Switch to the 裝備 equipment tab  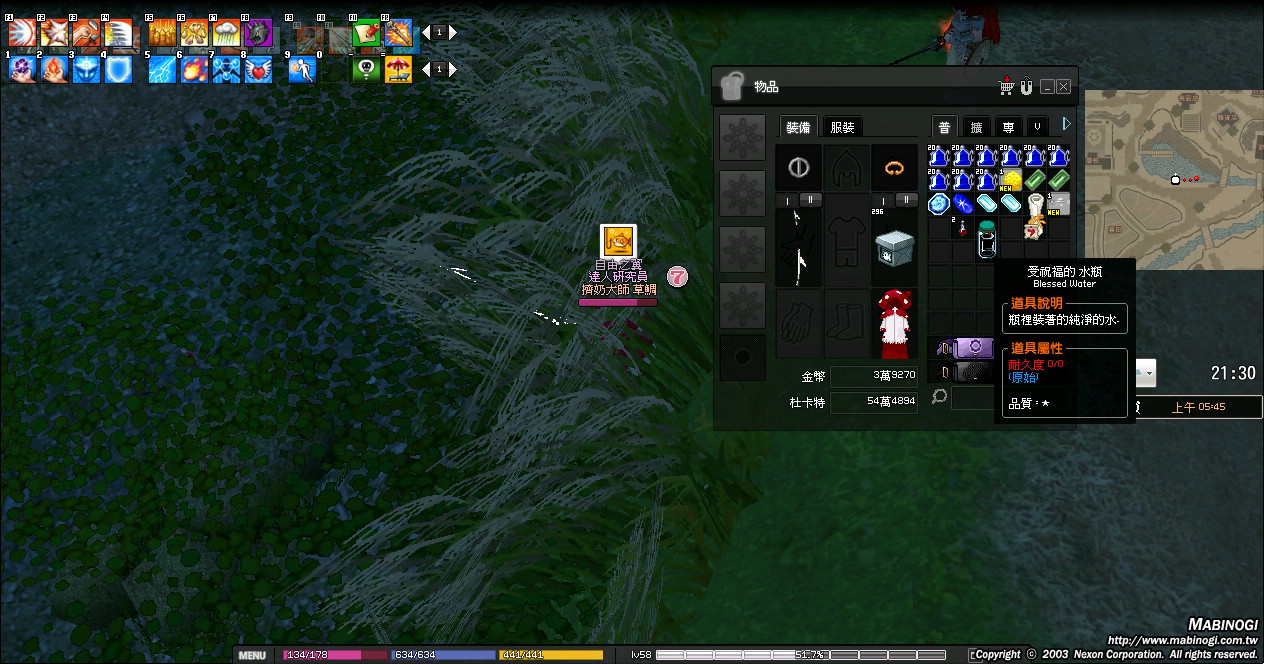pos(799,127)
